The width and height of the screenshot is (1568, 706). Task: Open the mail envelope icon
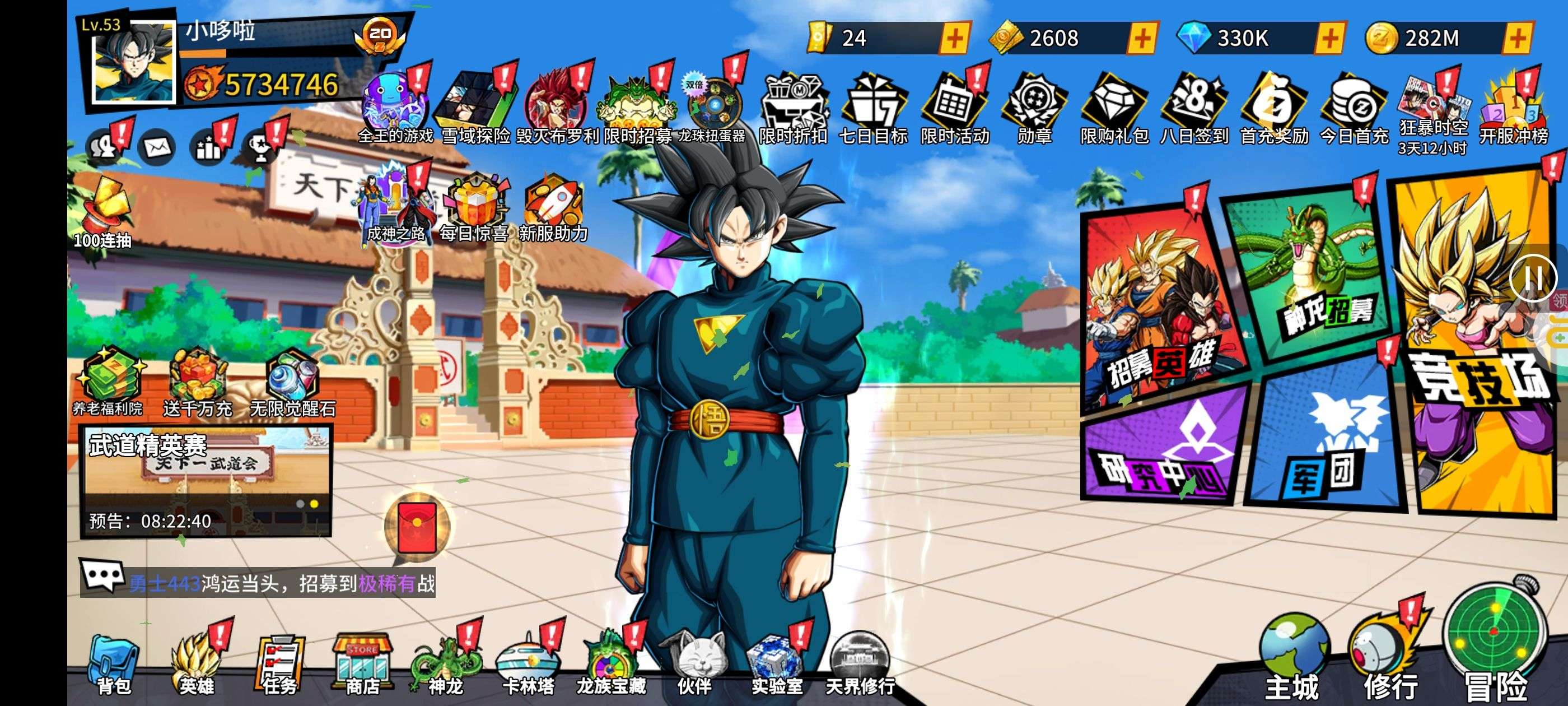(157, 147)
